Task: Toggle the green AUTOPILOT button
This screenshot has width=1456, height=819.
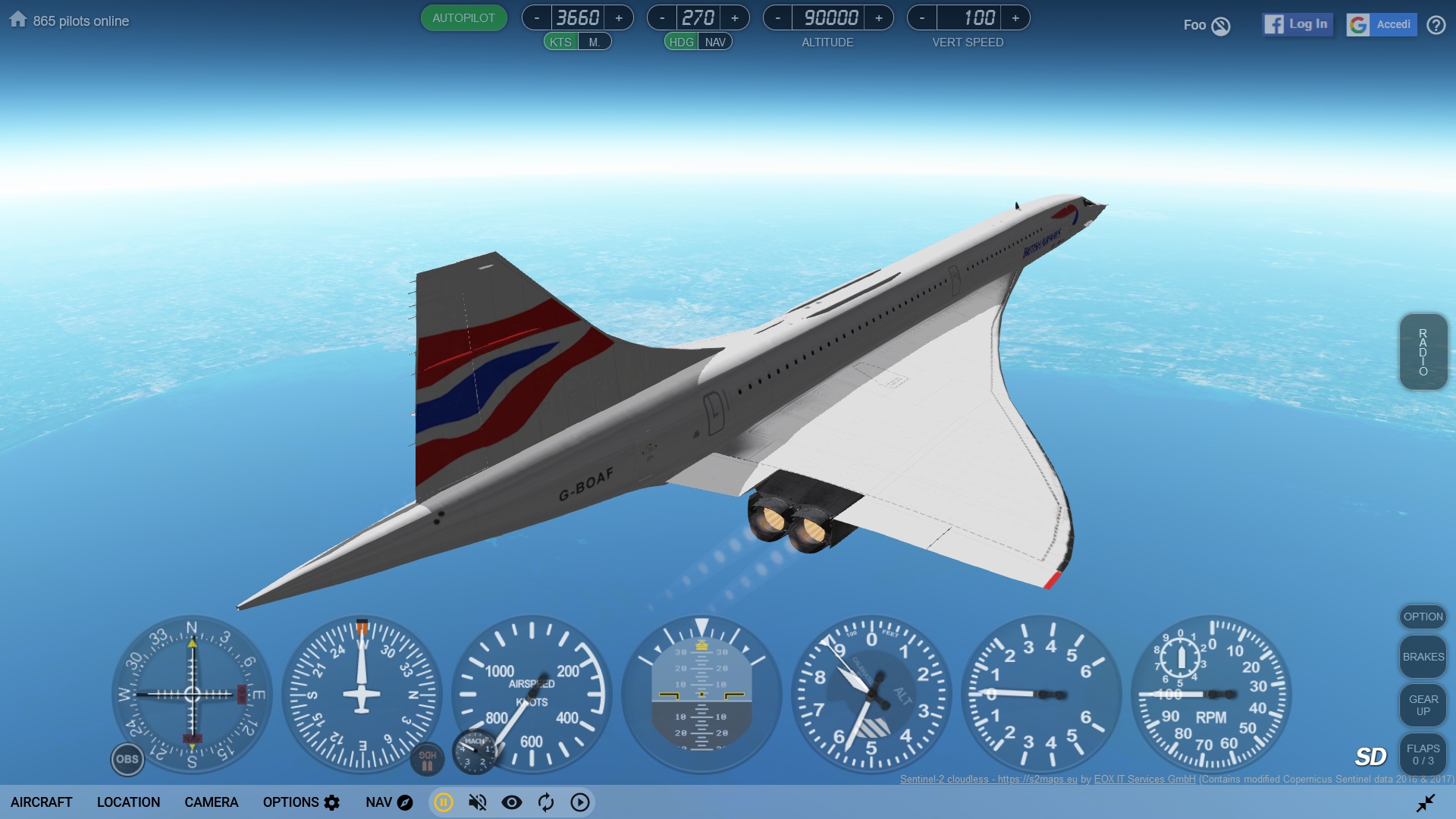Action: pyautogui.click(x=463, y=18)
